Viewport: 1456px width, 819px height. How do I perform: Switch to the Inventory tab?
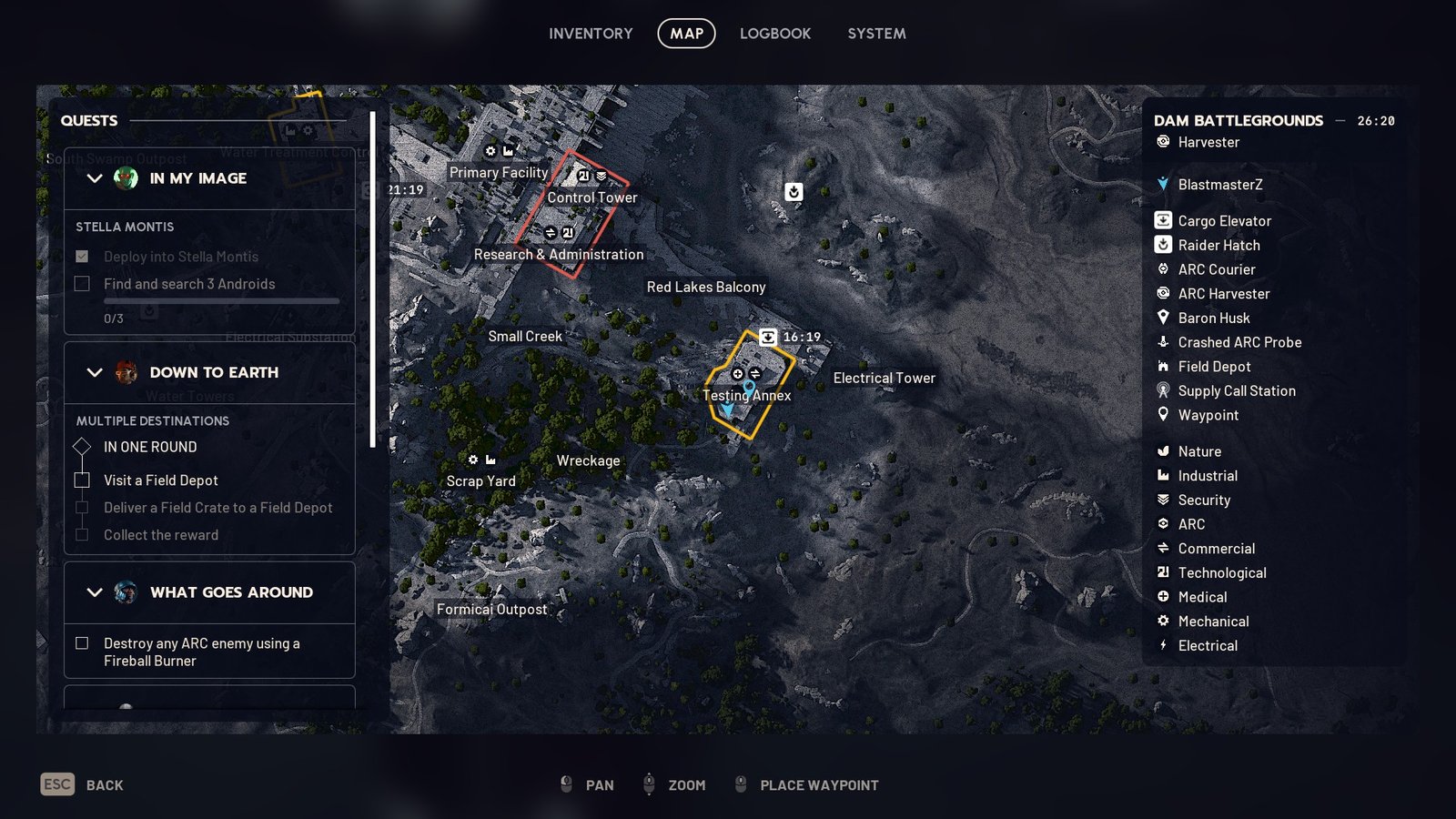click(591, 34)
